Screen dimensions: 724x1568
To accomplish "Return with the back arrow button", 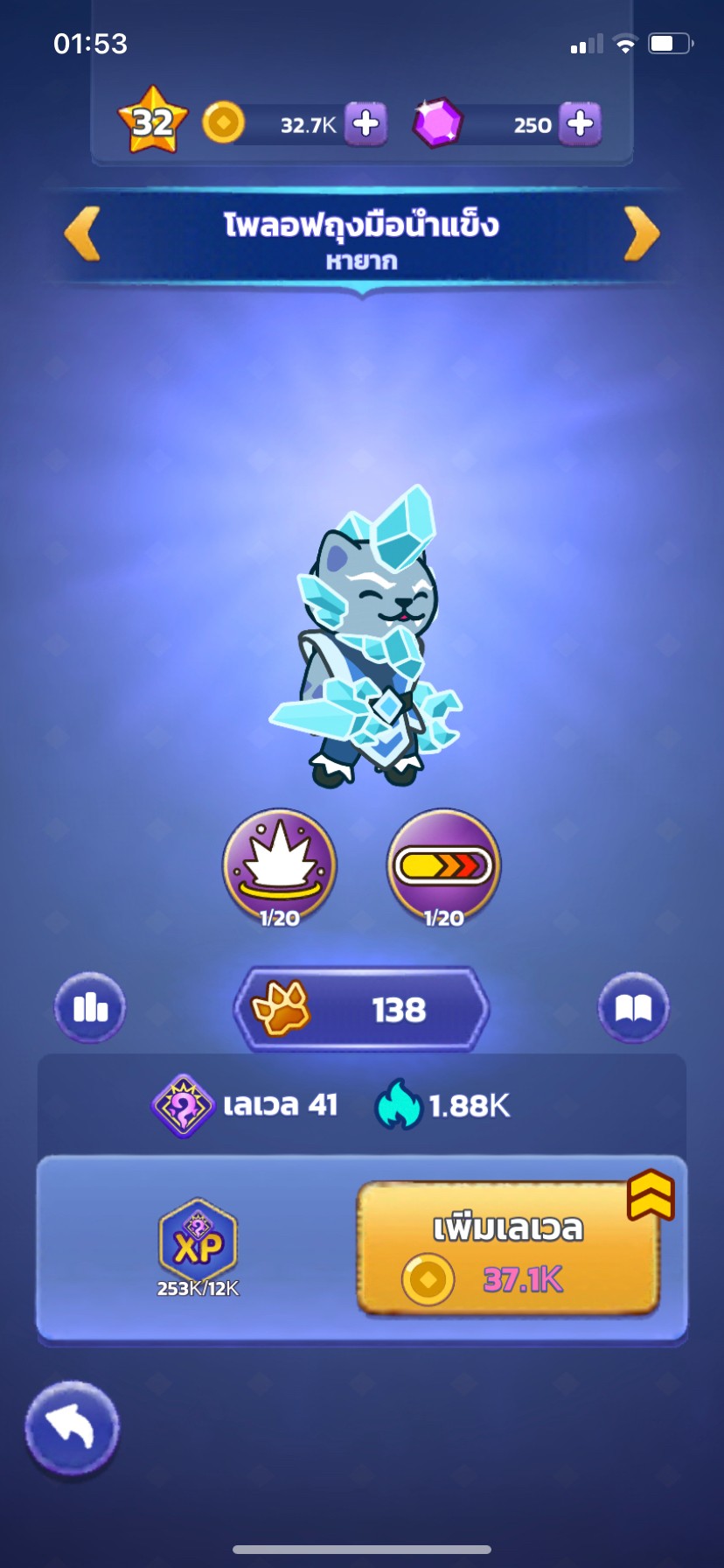I will coord(72,1429).
